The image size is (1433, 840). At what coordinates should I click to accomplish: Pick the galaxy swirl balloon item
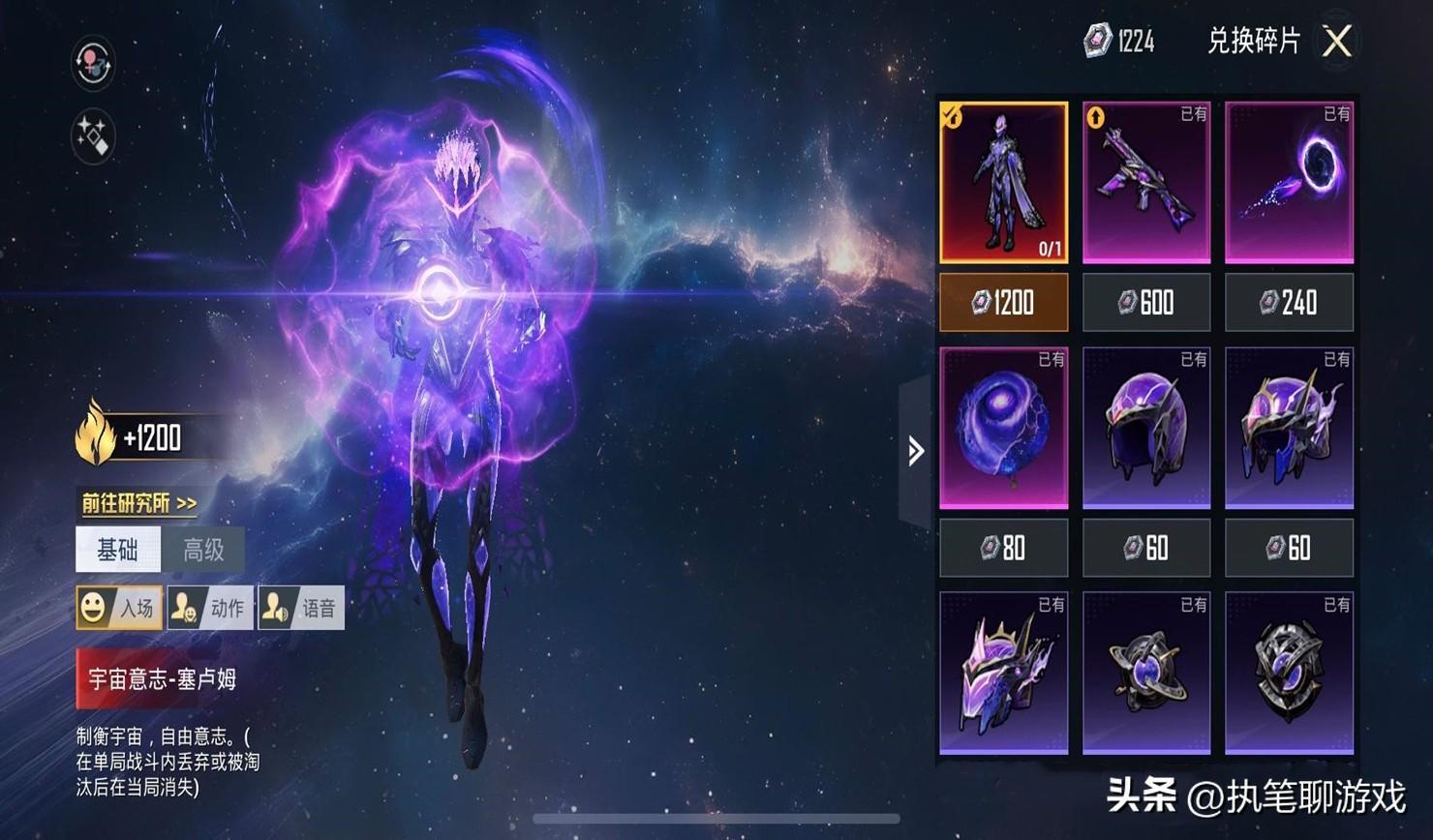pos(1004,428)
